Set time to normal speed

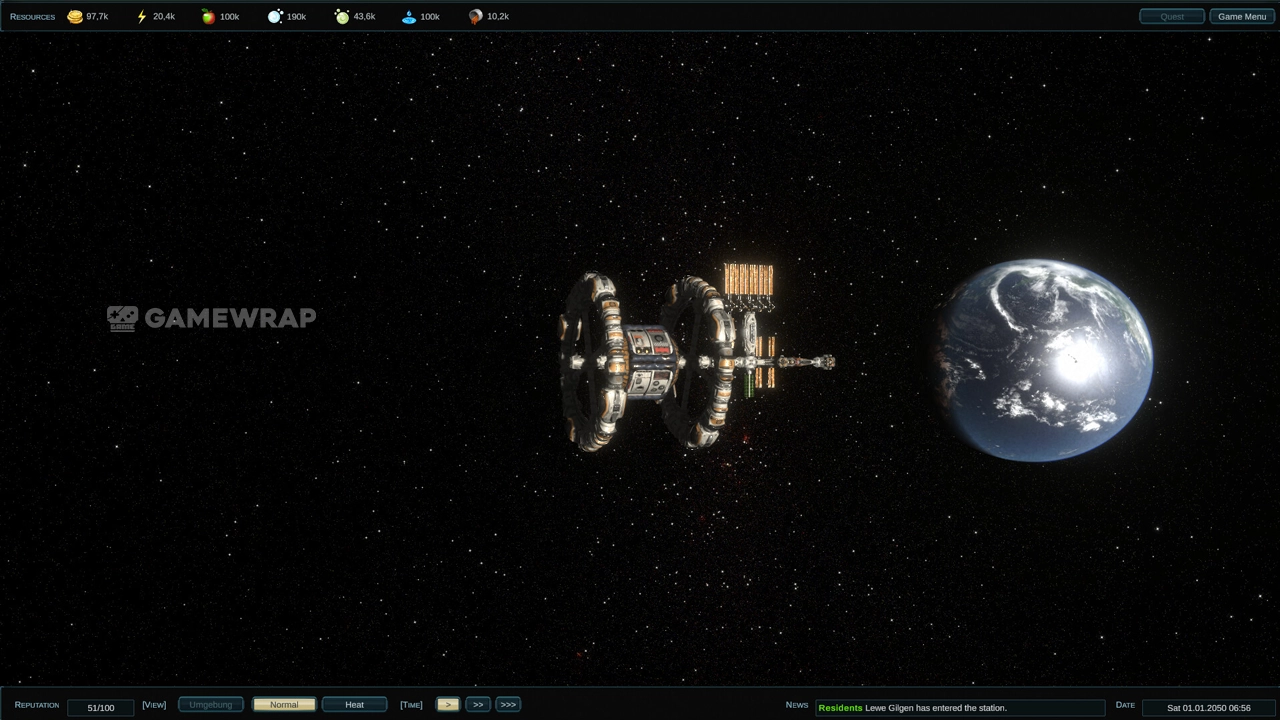pyautogui.click(x=448, y=705)
